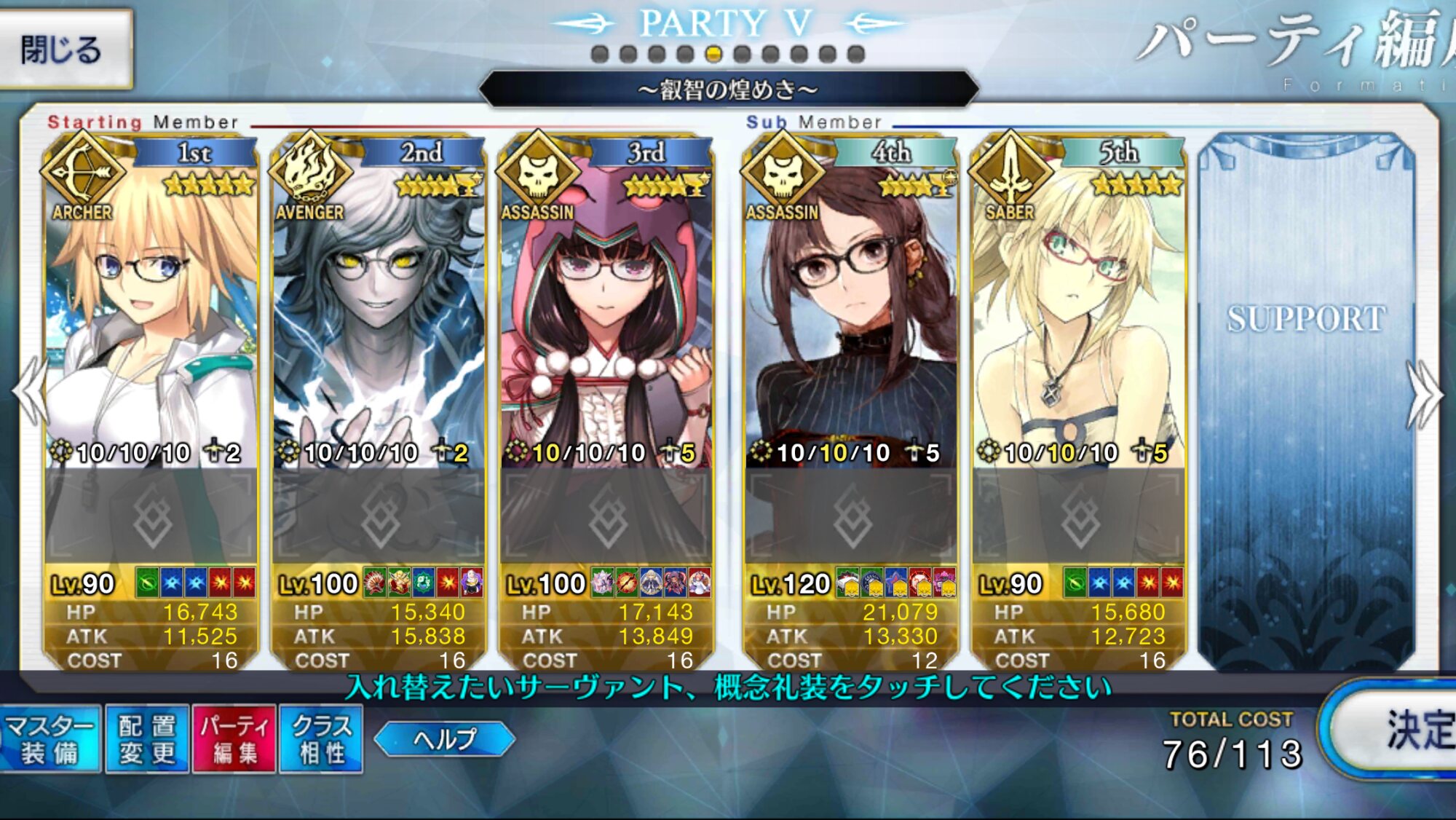Open マスター装備 master equipment
The width and height of the screenshot is (1456, 820).
(x=50, y=739)
